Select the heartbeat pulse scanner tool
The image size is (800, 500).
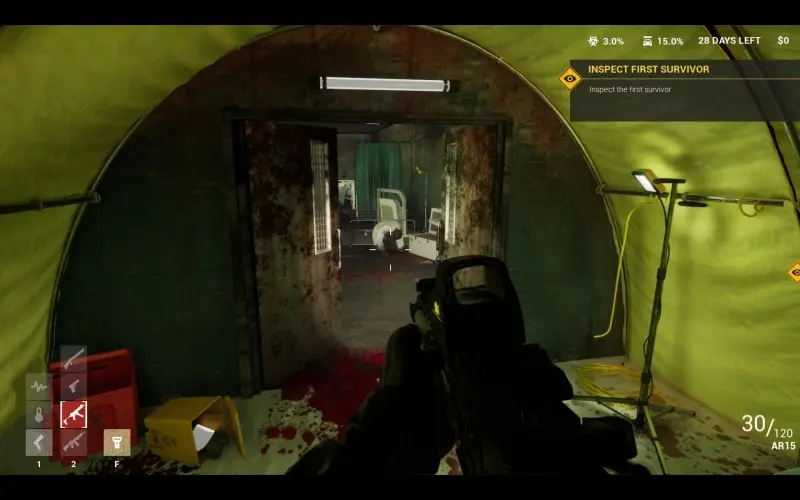(x=39, y=386)
